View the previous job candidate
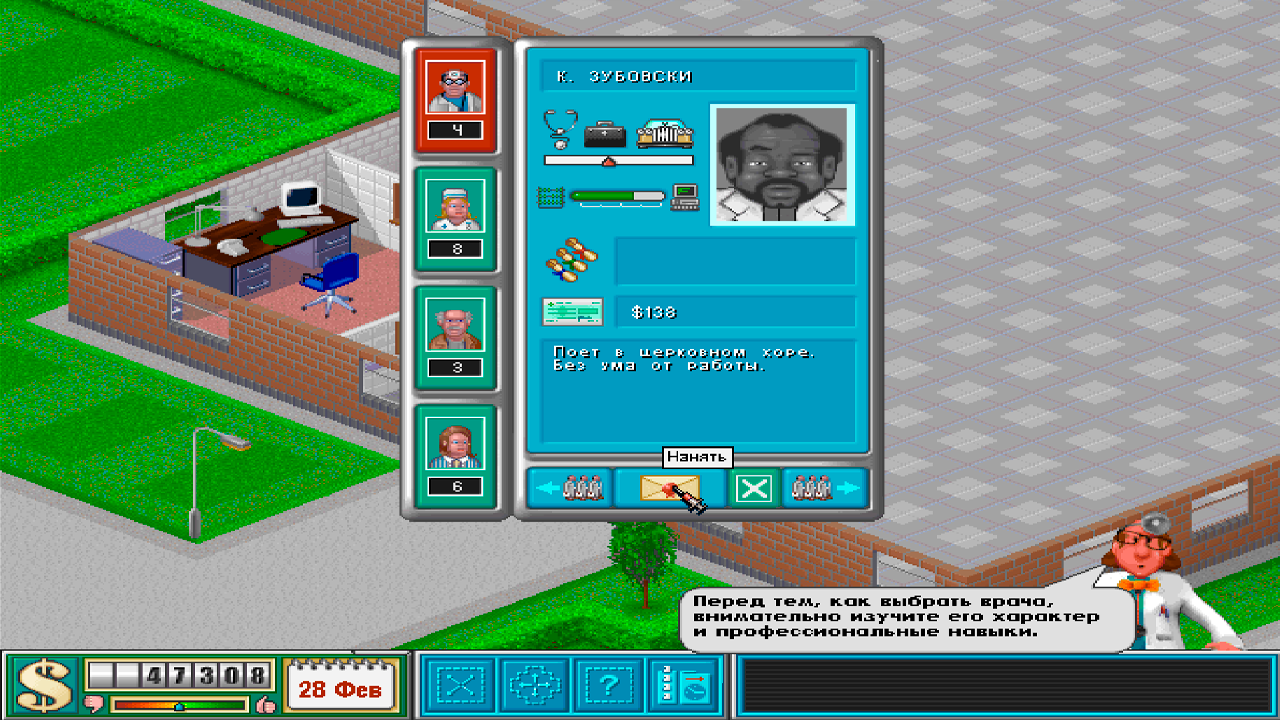Screen dimensions: 1280x720 (570, 488)
